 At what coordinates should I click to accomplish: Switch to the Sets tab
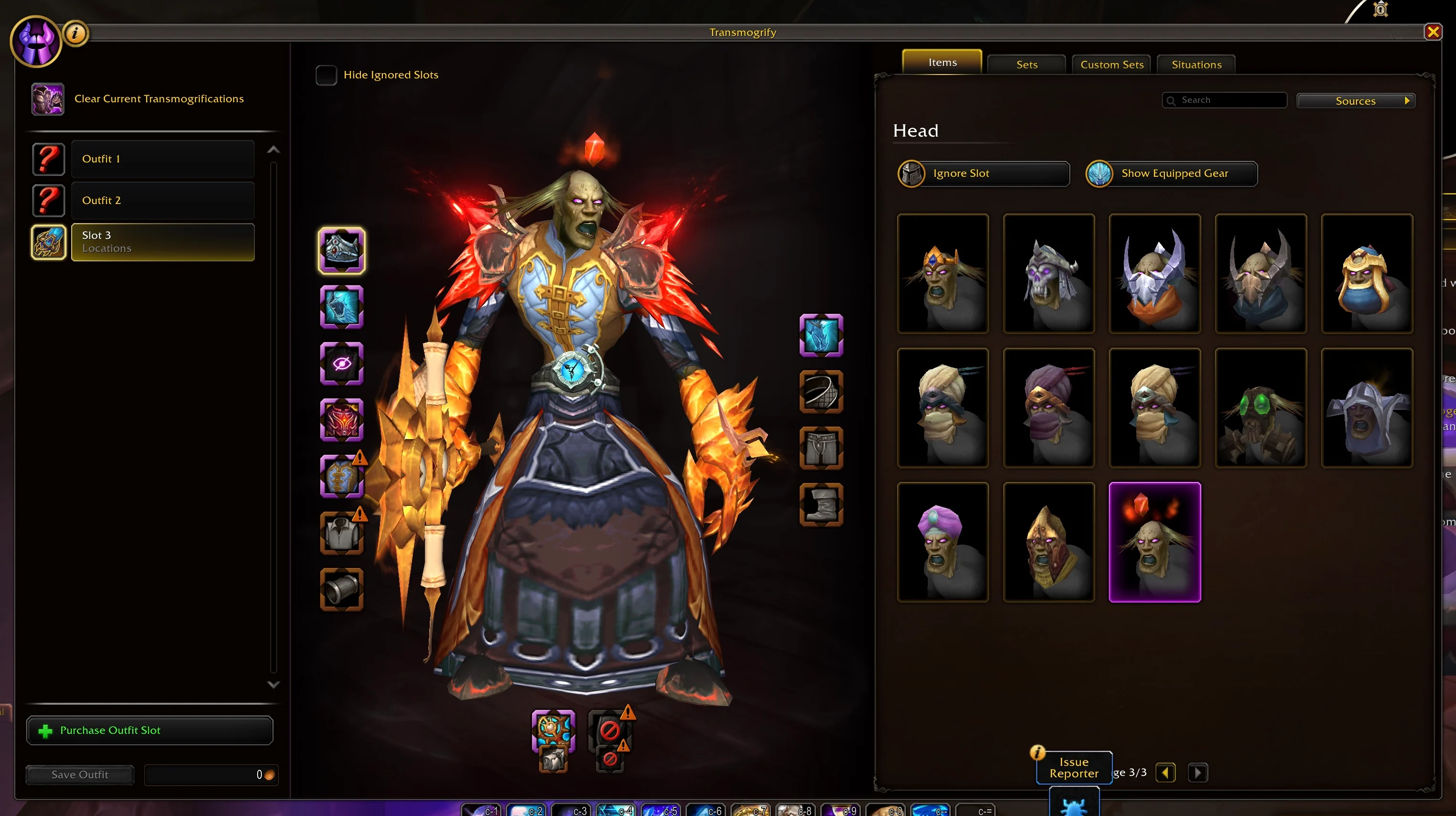(1026, 64)
